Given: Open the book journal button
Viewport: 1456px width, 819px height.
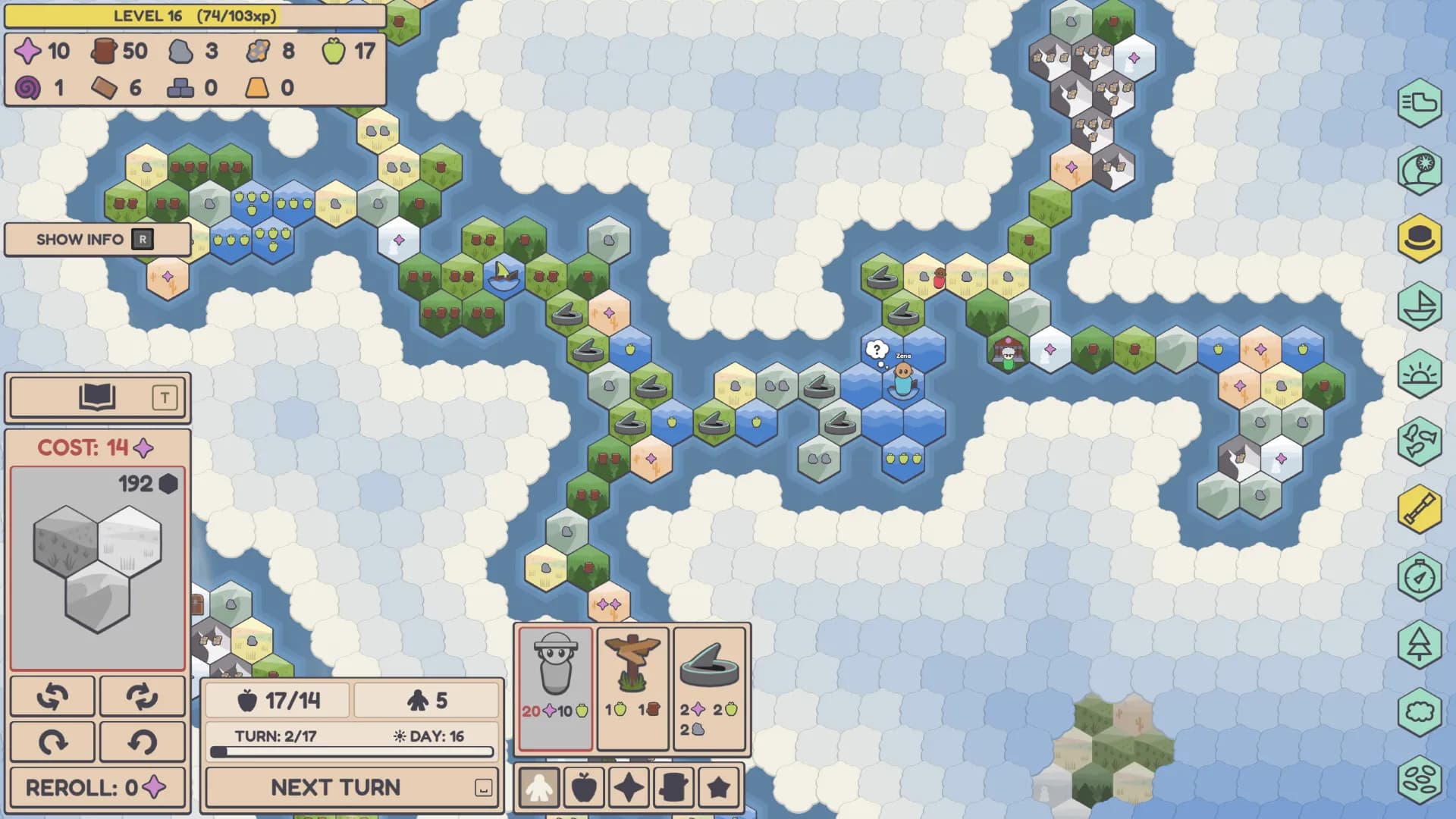Looking at the screenshot, I should (x=97, y=397).
